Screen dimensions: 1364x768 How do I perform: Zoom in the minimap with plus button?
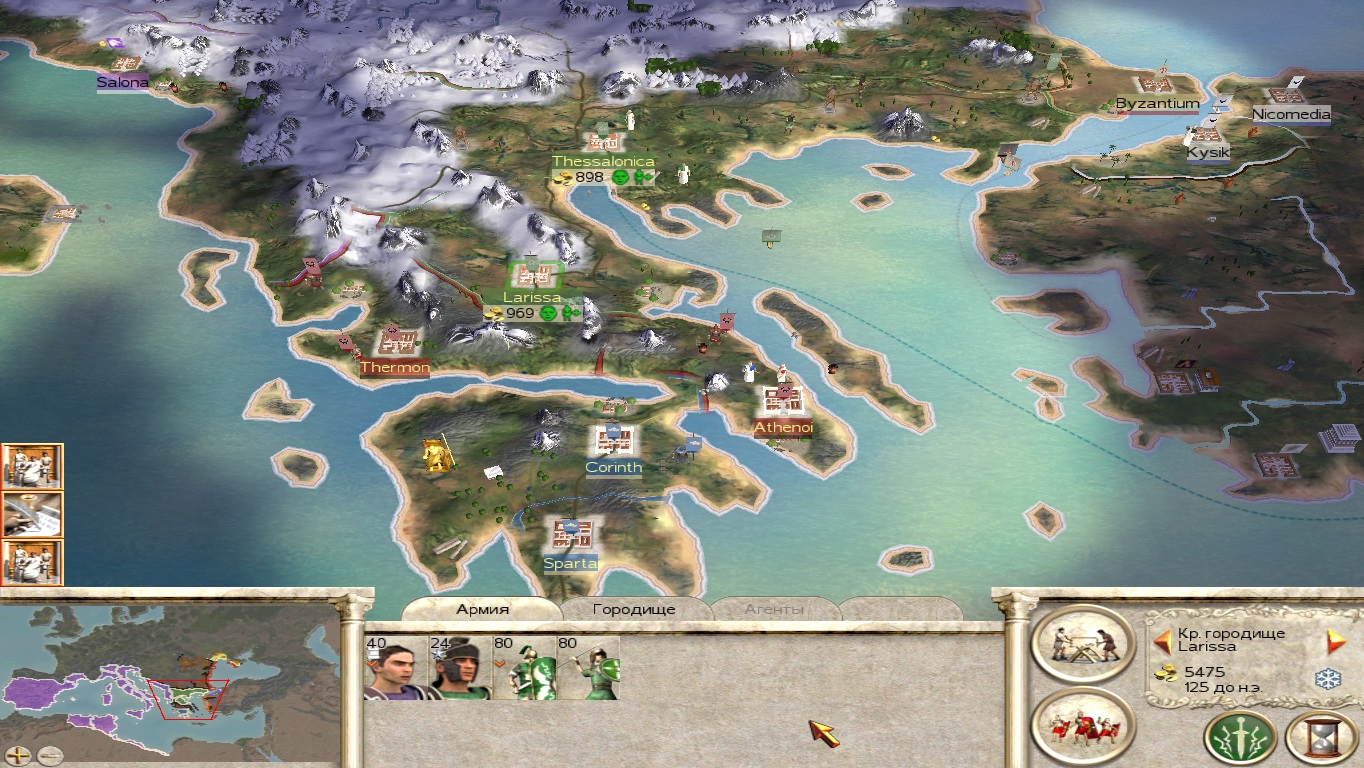[18, 755]
